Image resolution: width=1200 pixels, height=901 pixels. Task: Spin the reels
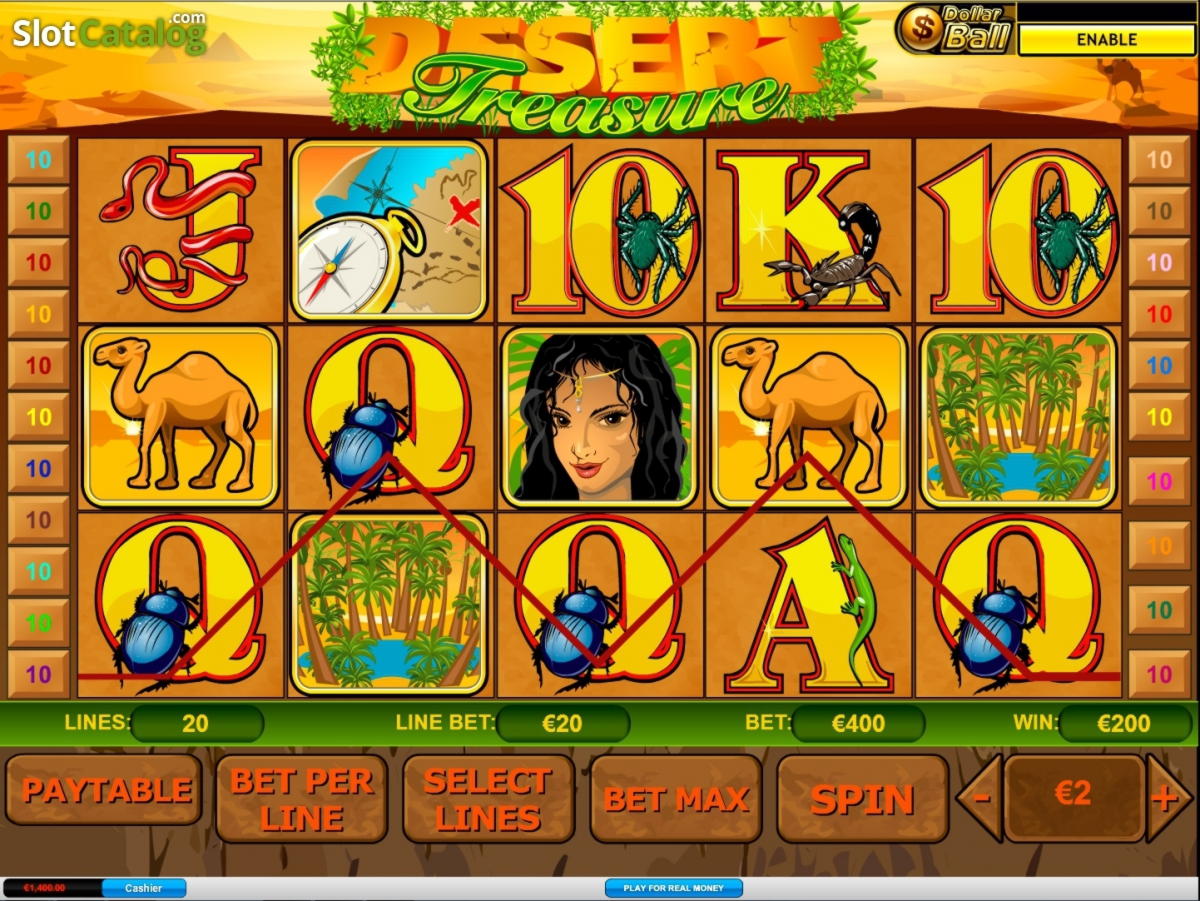point(862,799)
